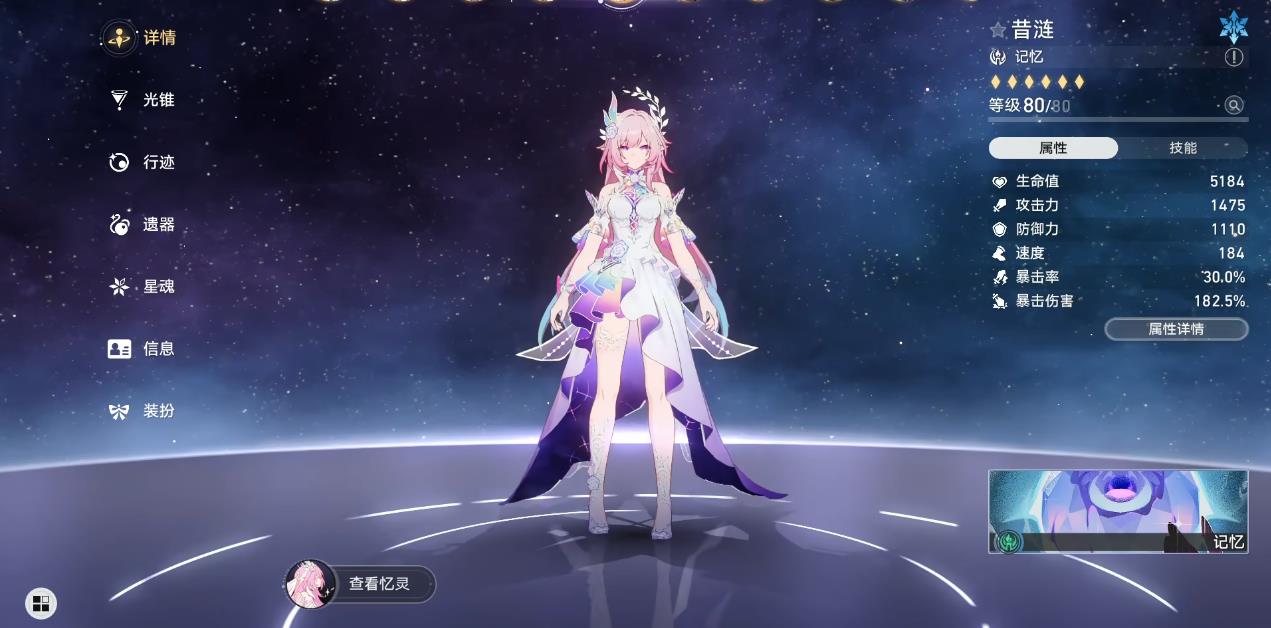Image resolution: width=1271 pixels, height=628 pixels.
Task: Toggle the favorite star beside 昔涟
Action: tap(998, 30)
